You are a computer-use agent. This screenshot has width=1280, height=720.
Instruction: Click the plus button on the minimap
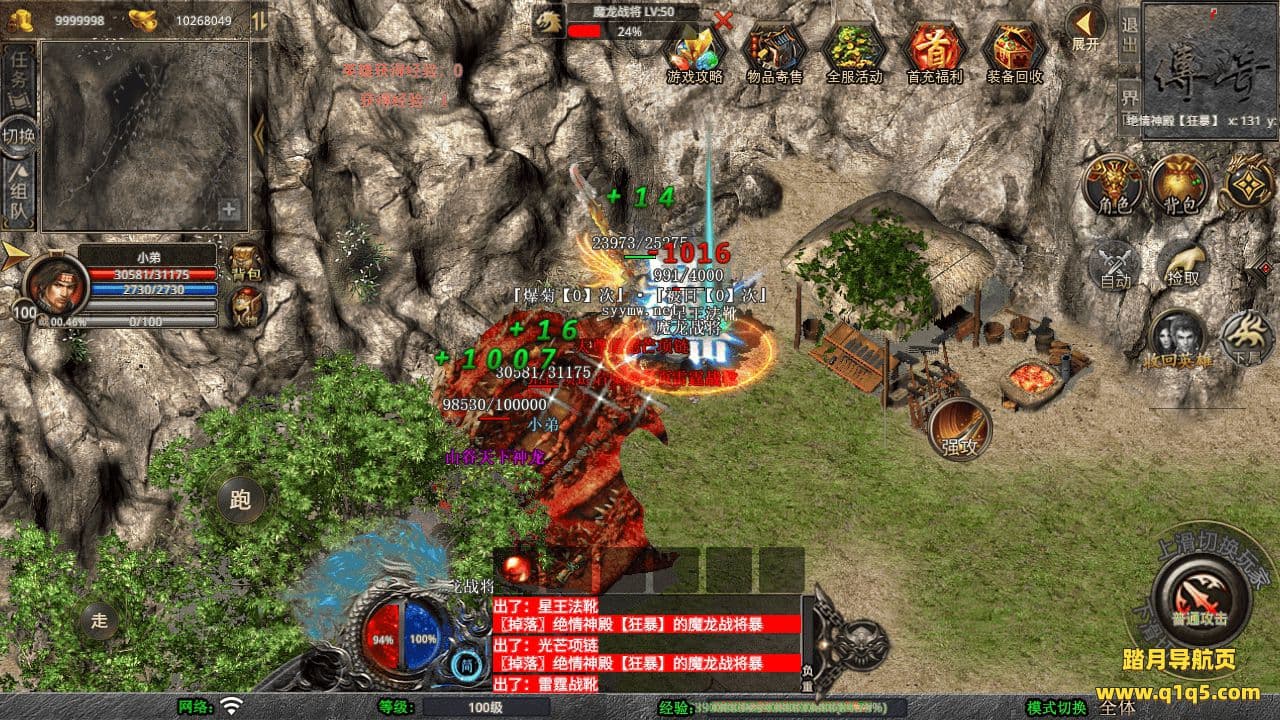pyautogui.click(x=229, y=210)
